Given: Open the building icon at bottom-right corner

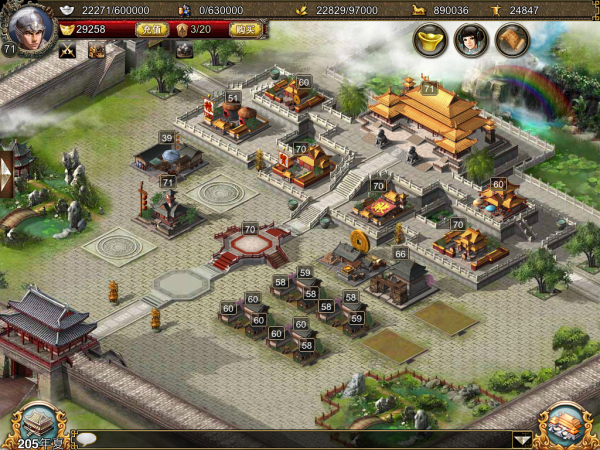Looking at the screenshot, I should [562, 423].
